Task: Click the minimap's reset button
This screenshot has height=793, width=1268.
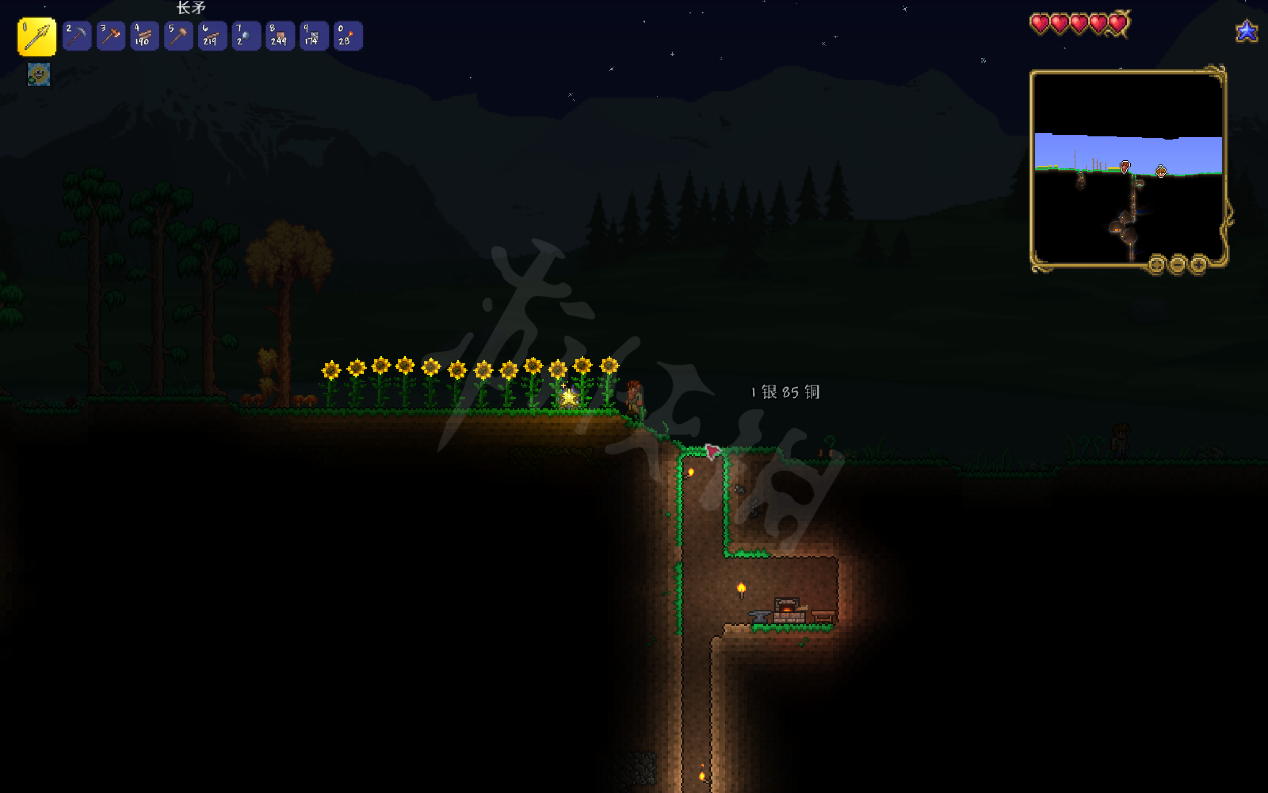Action: pyautogui.click(x=1157, y=265)
